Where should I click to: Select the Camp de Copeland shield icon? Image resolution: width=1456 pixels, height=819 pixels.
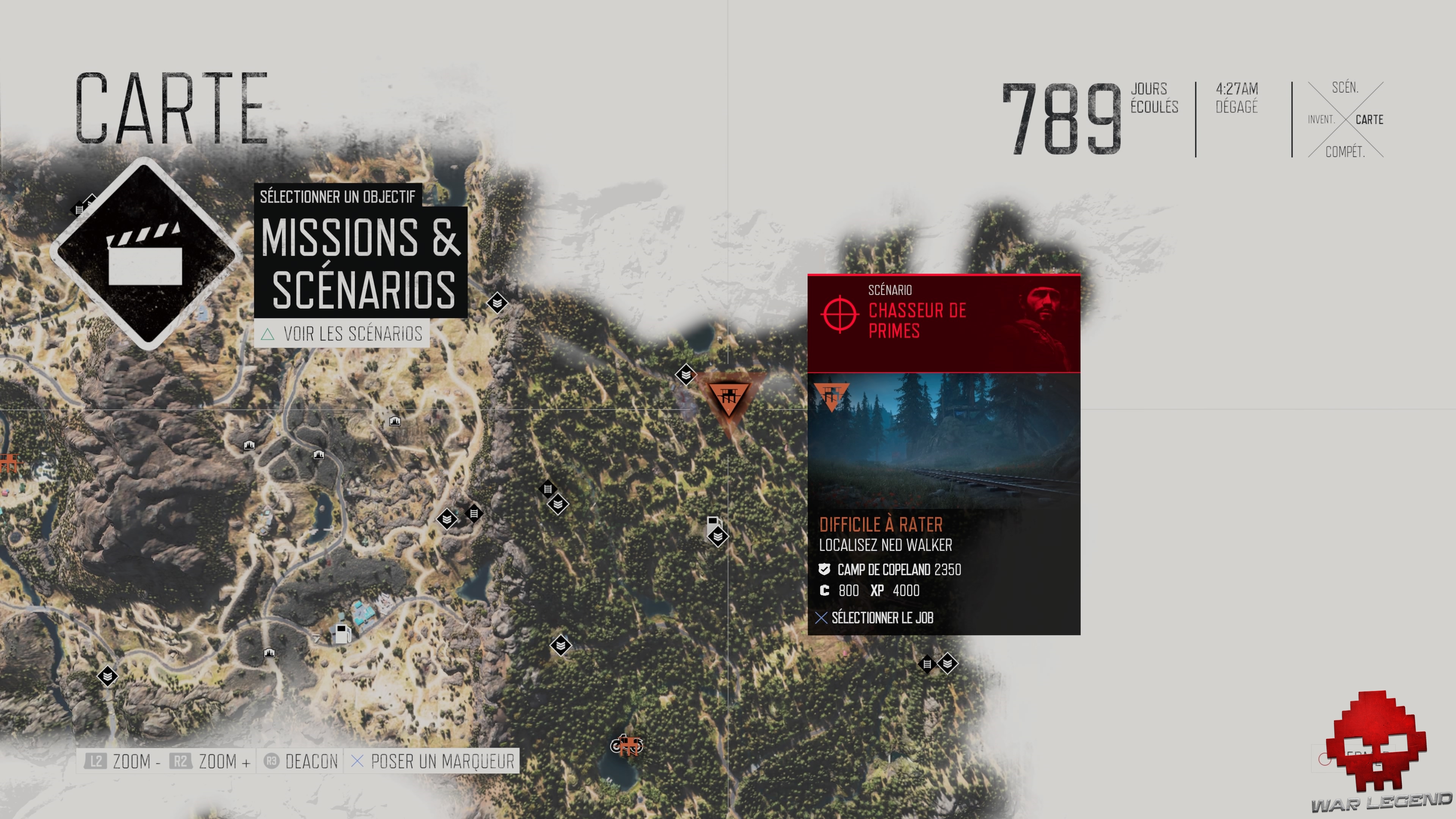point(825,570)
